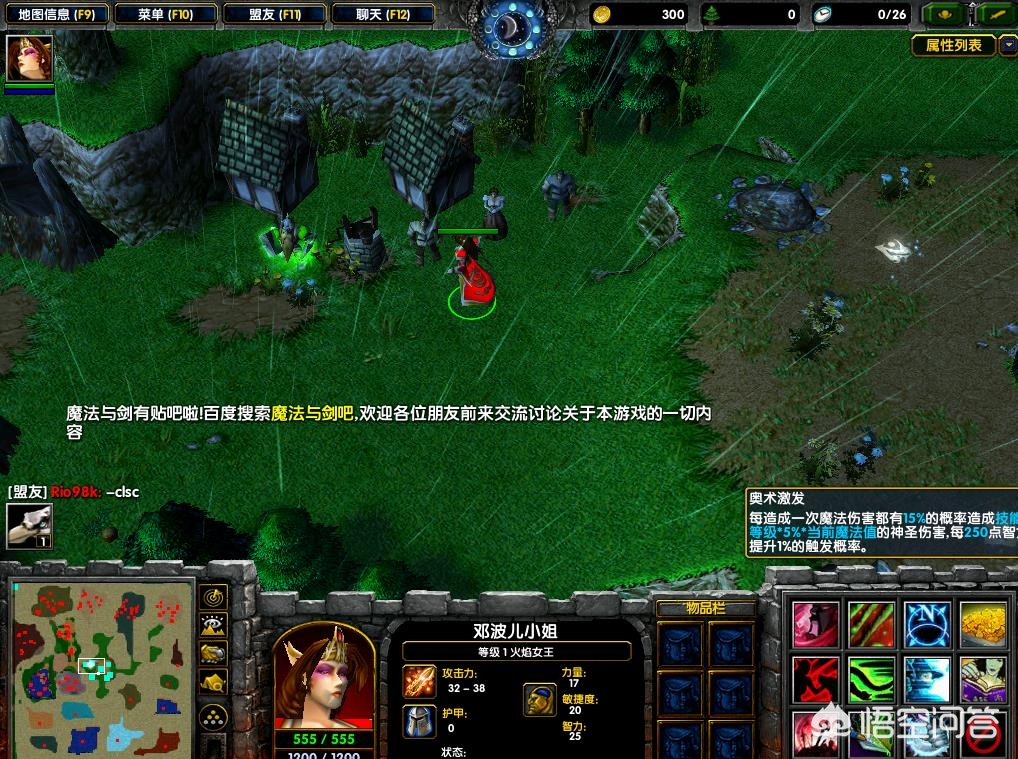Screen dimensions: 1018x759
Task: Click the gold coins pile ability icon
Action: (x=983, y=624)
